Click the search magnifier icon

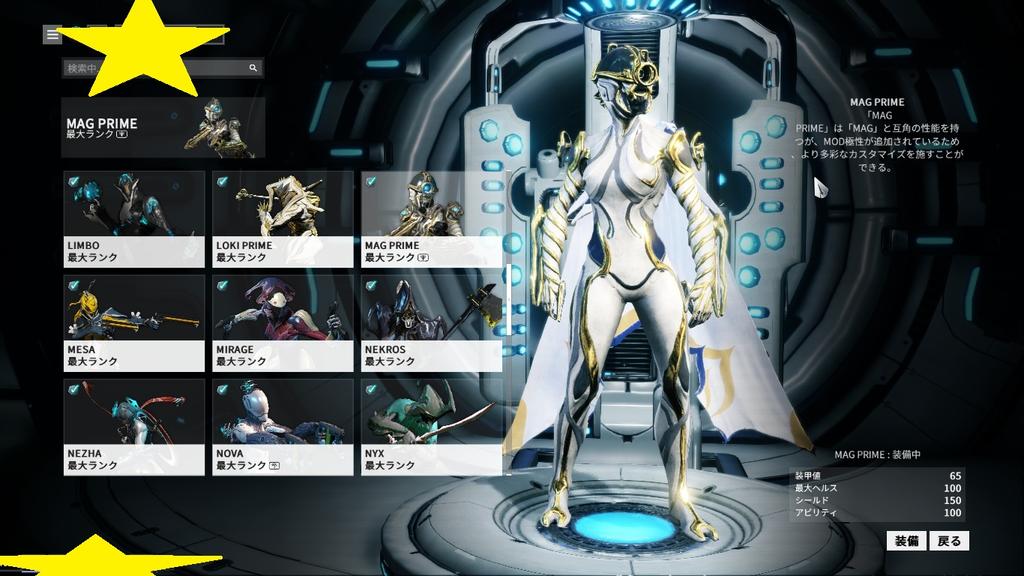click(x=254, y=68)
